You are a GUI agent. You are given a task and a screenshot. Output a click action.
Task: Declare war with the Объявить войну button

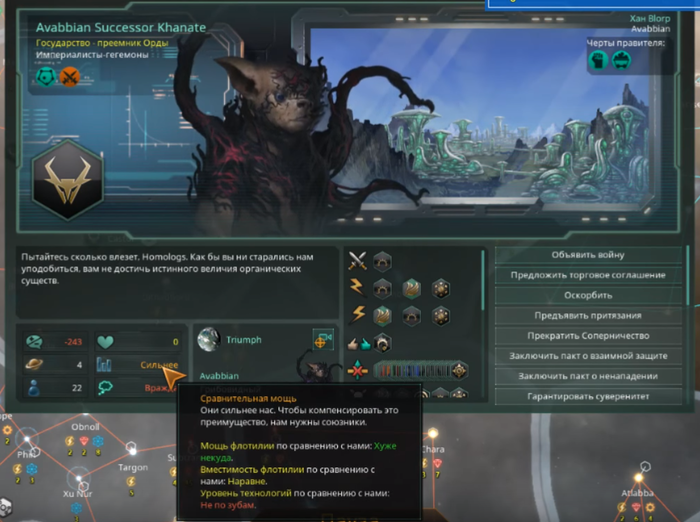click(x=588, y=255)
